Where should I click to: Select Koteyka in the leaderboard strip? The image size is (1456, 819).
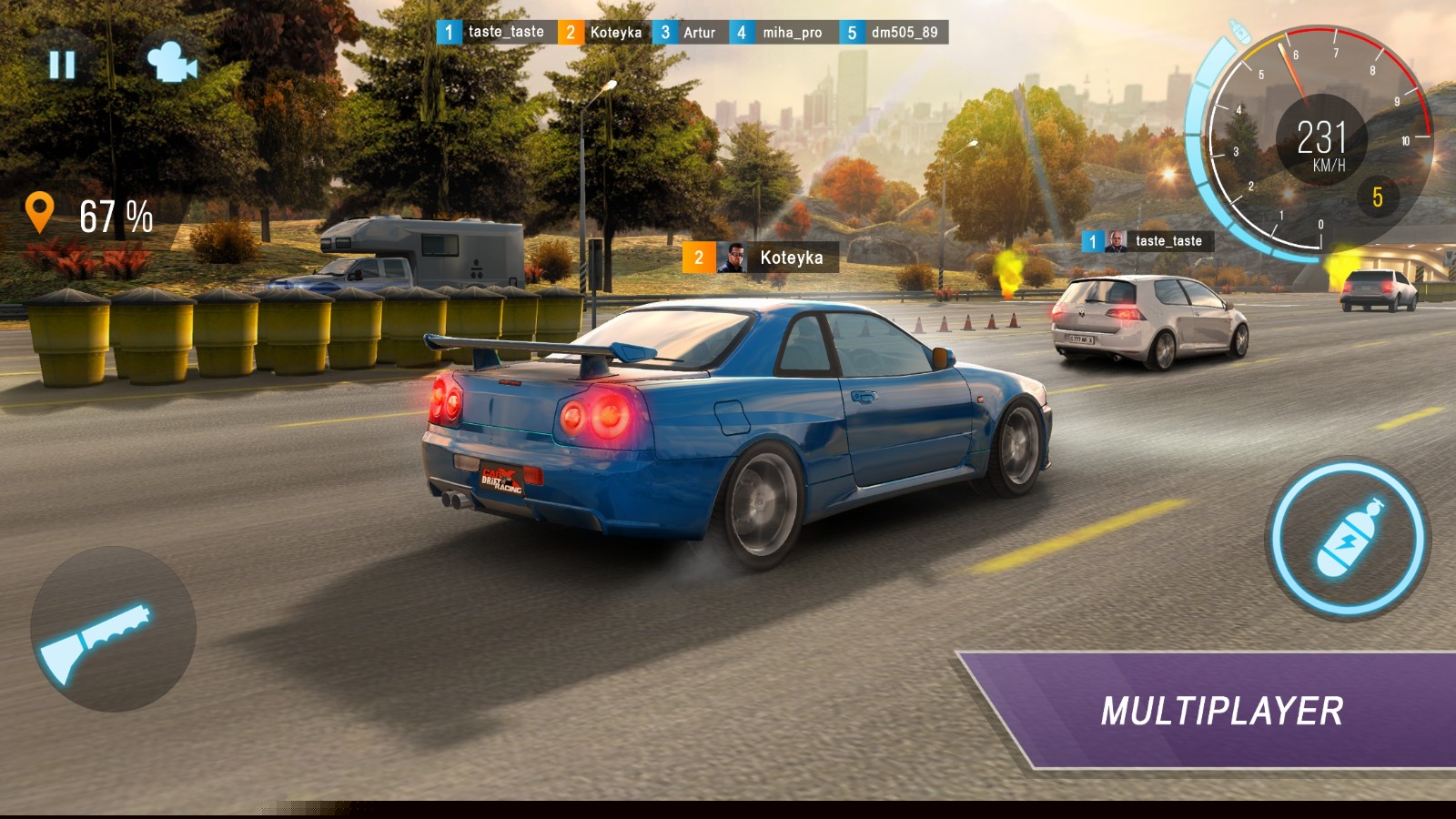click(603, 33)
